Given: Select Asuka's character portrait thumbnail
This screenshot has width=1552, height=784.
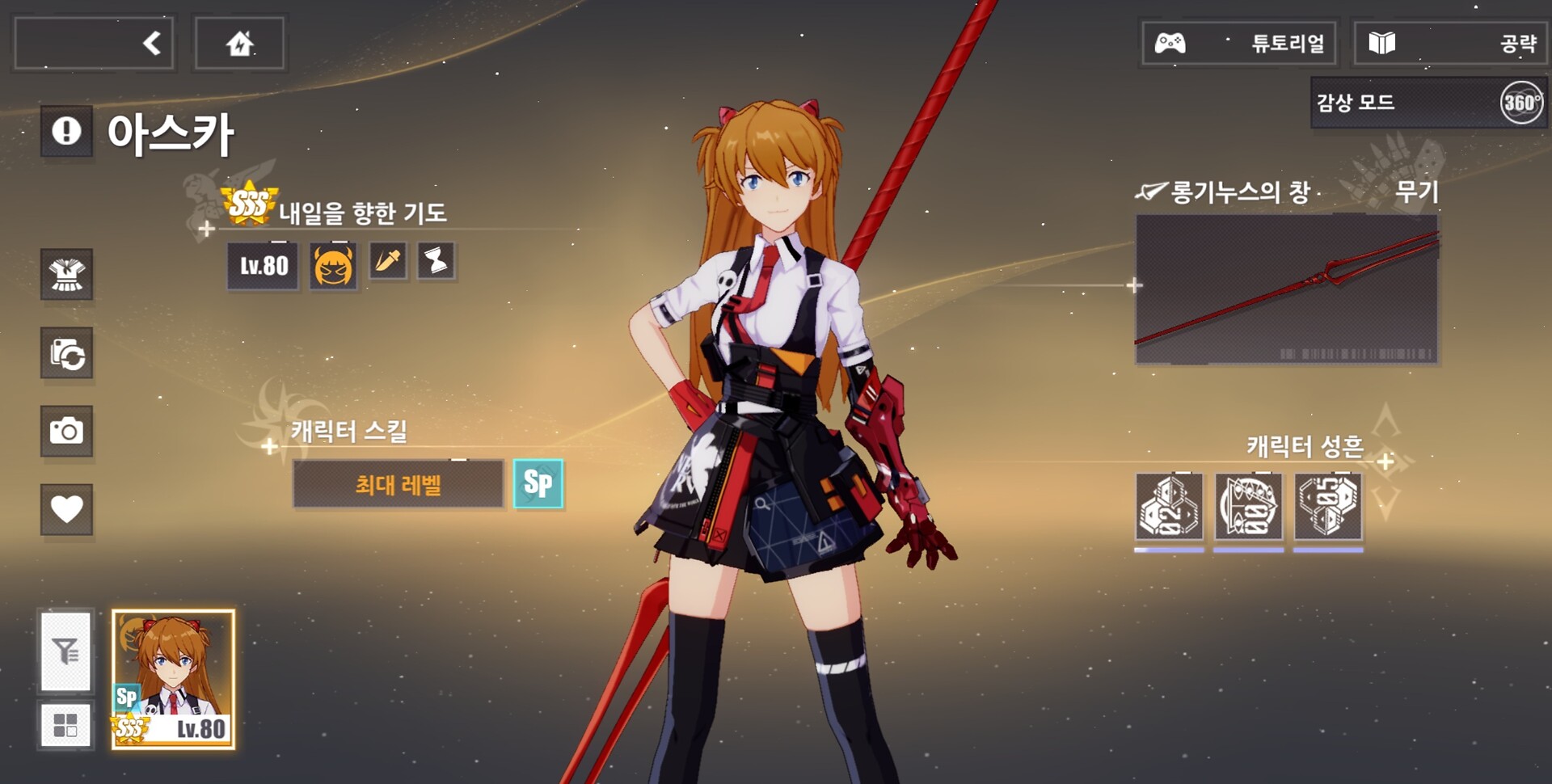Looking at the screenshot, I should pyautogui.click(x=174, y=679).
